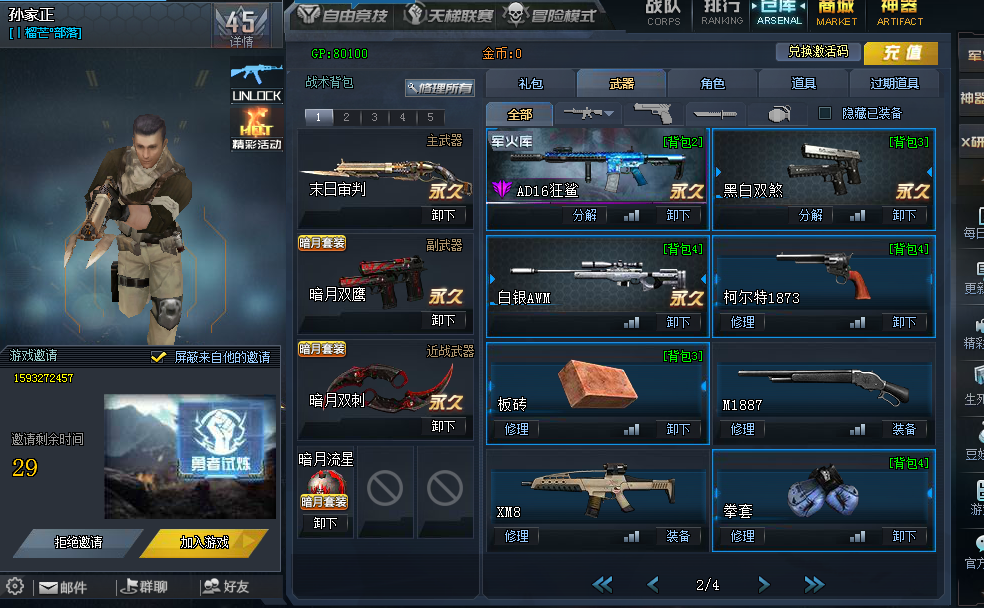Switch to the 角色 tab
This screenshot has height=608, width=984.
[712, 84]
